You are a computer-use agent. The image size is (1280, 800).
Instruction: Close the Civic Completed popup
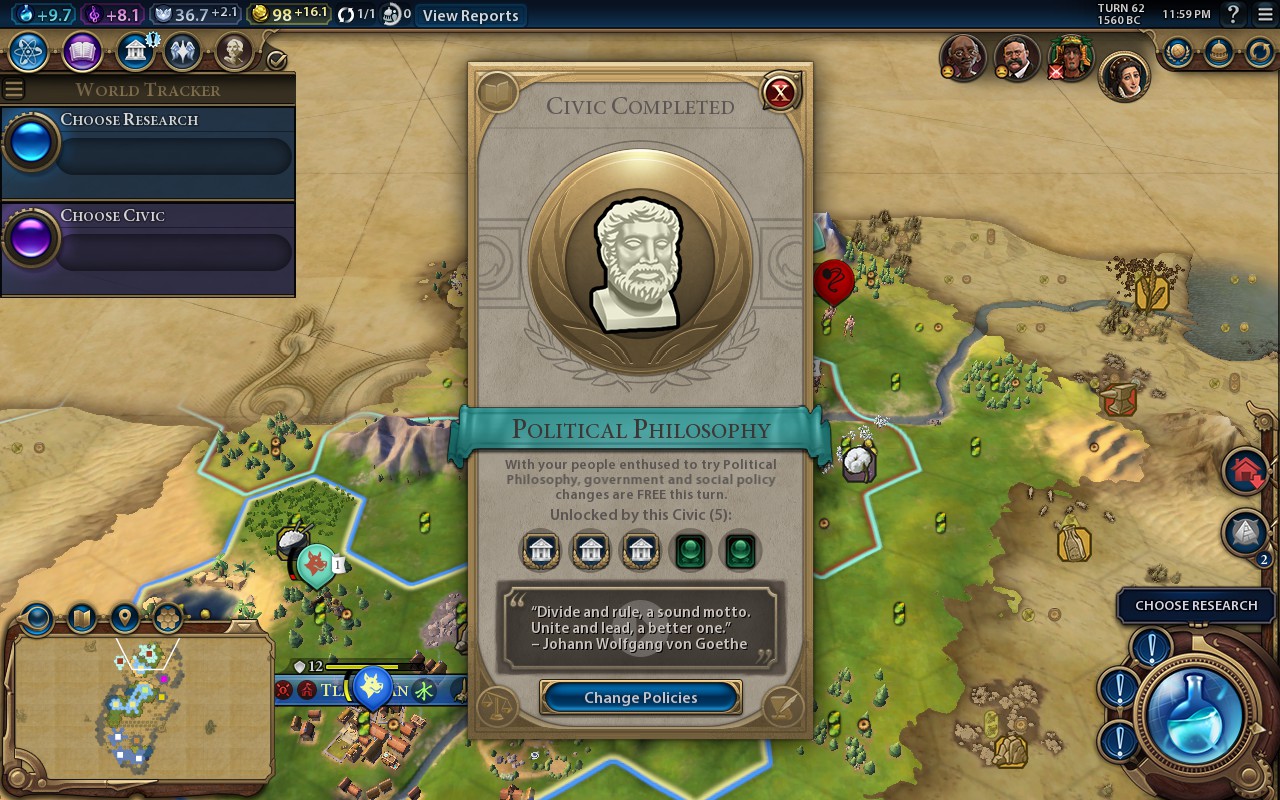[x=779, y=93]
